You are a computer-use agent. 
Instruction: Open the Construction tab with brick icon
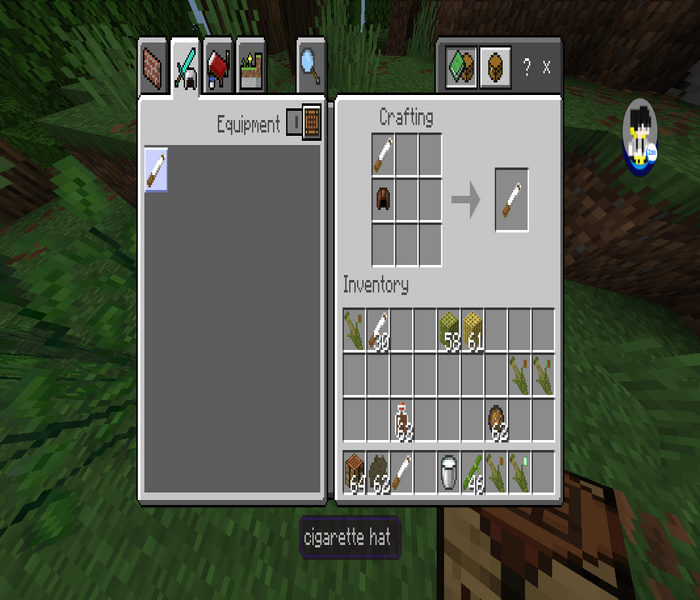click(x=153, y=66)
